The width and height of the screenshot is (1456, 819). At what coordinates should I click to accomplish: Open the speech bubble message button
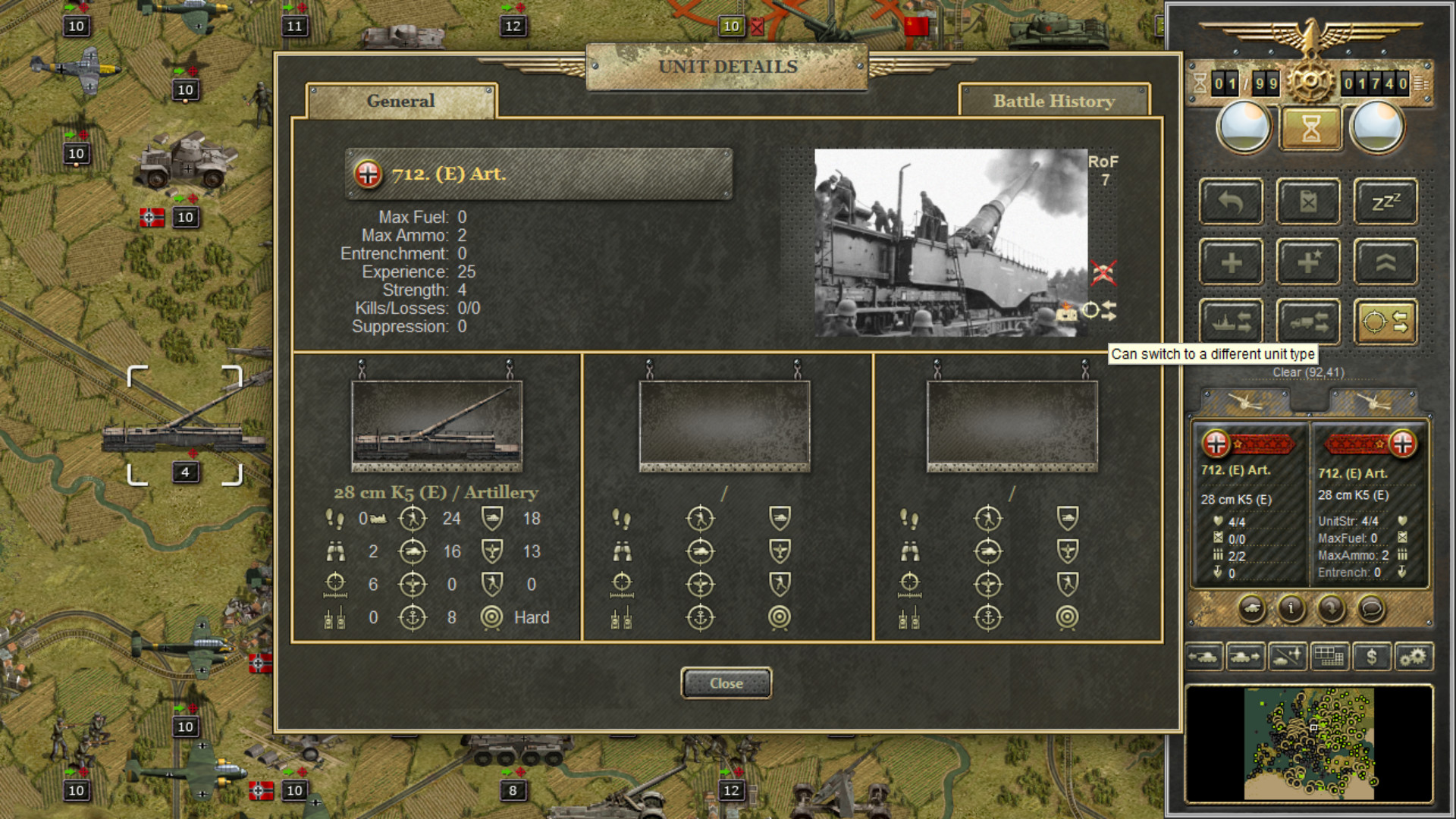click(x=1370, y=607)
